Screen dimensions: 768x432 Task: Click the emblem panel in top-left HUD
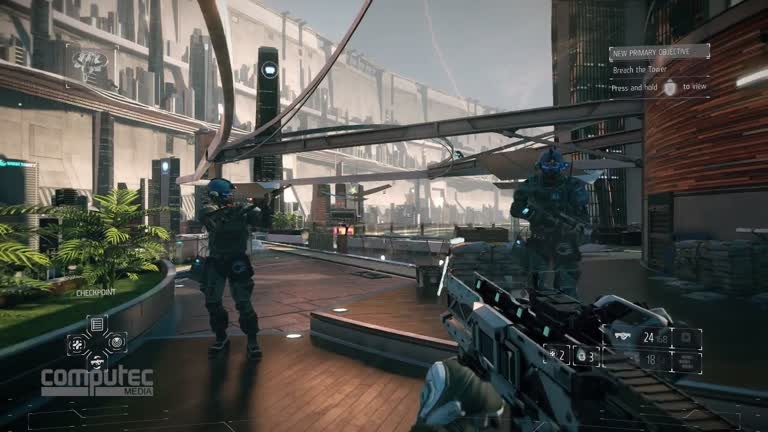pos(90,62)
